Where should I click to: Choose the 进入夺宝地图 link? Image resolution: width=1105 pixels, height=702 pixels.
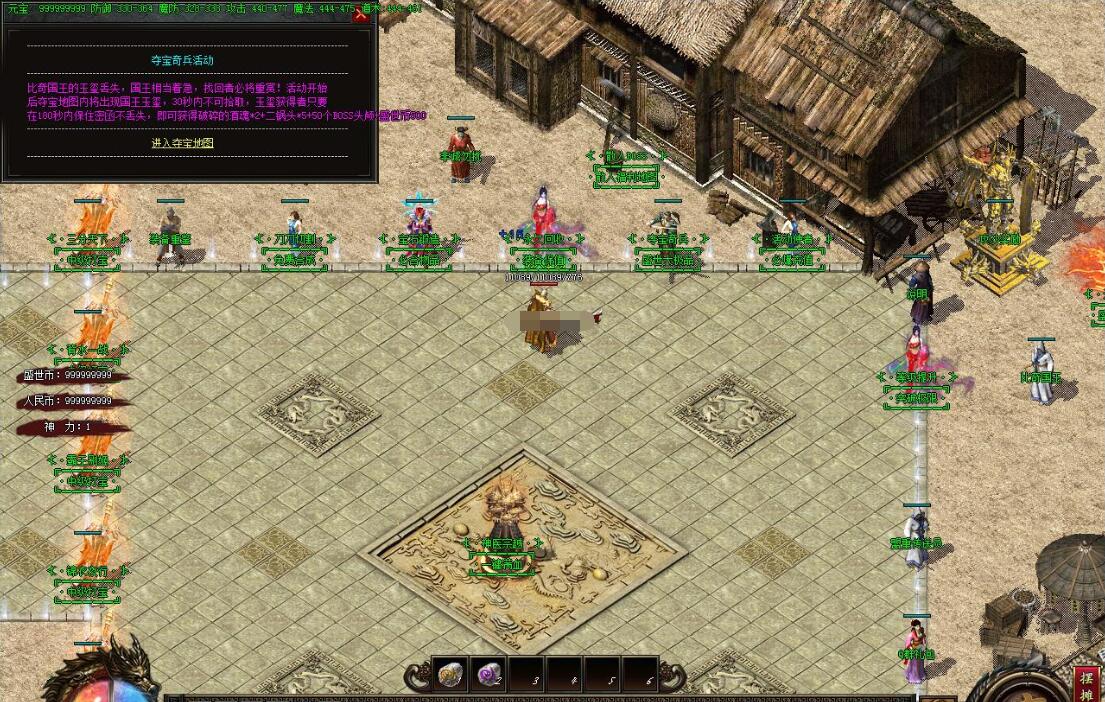pos(183,143)
